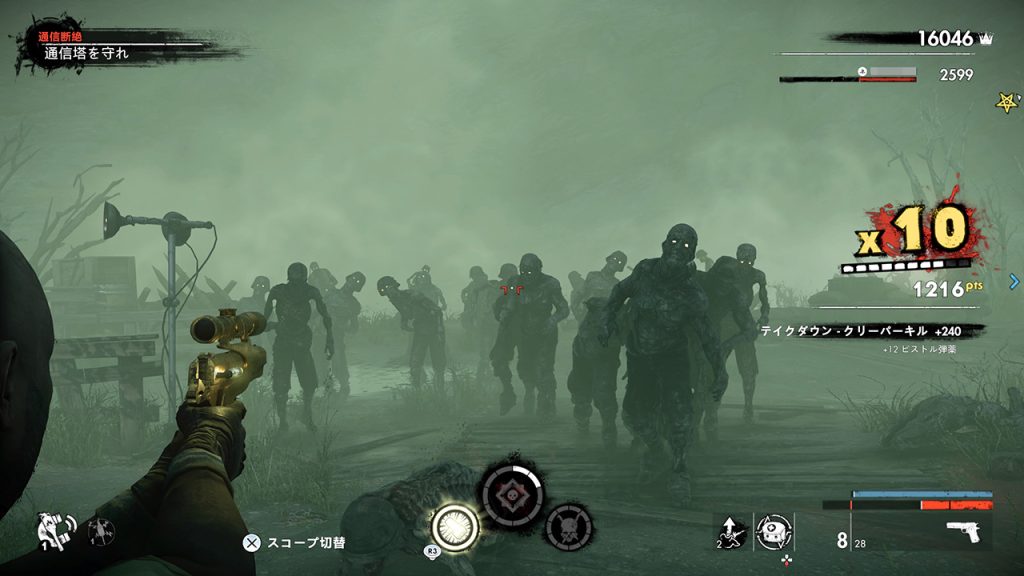Select the medkit item slot

click(774, 530)
